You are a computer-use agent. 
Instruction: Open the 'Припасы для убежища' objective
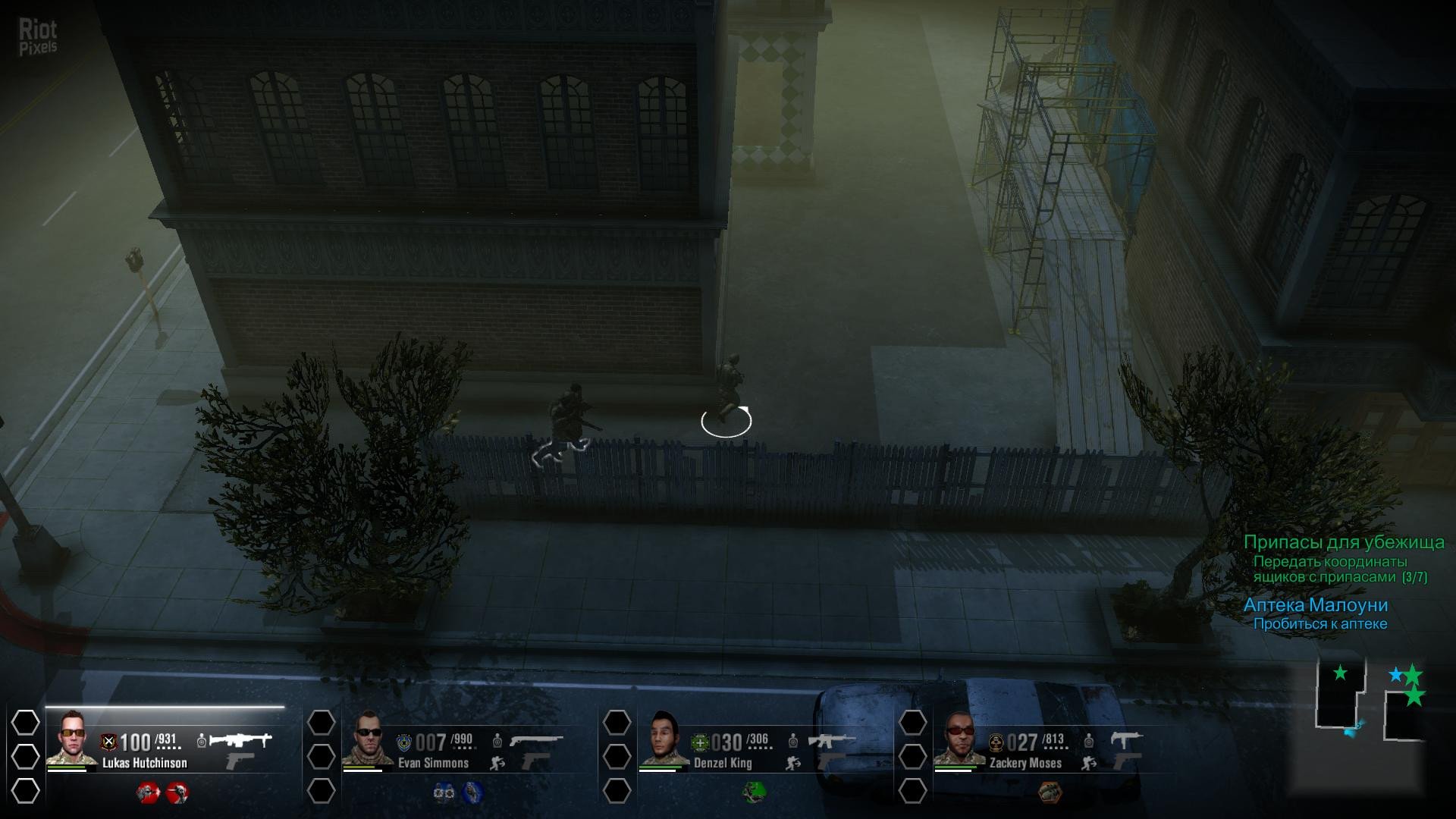(x=1343, y=542)
